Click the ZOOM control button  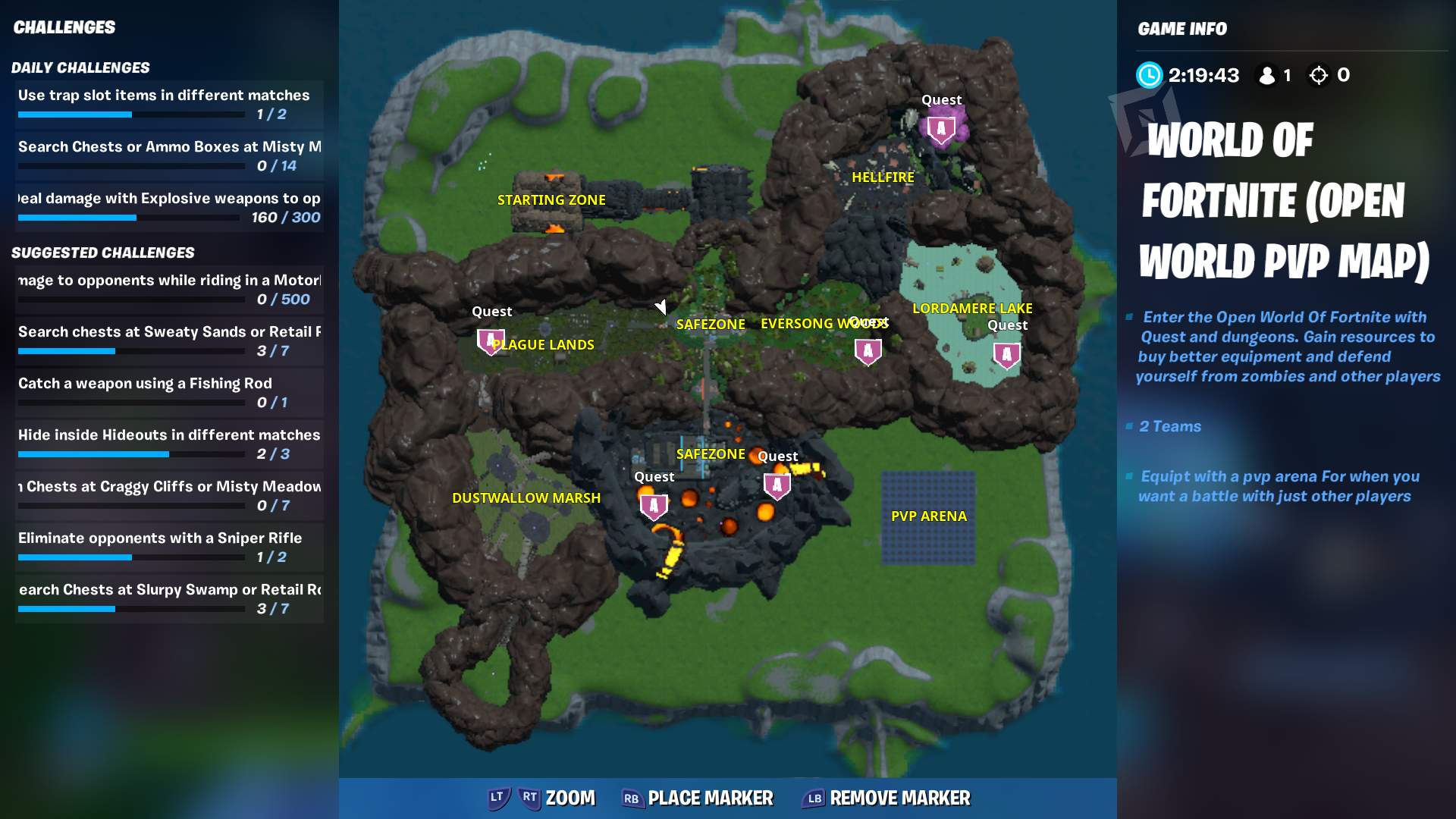tap(543, 798)
